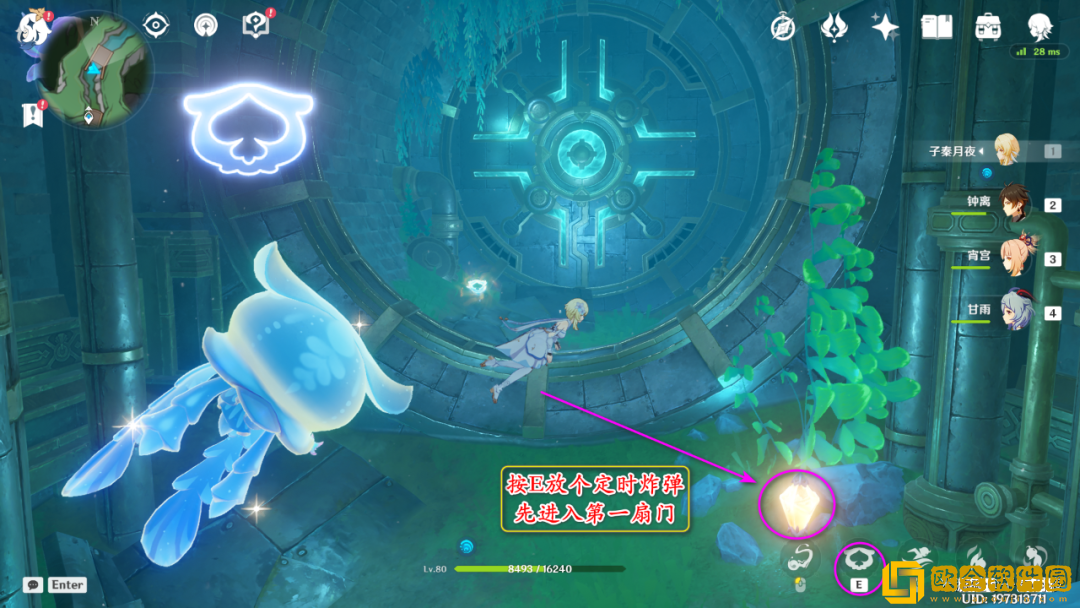Open the Wish four-pointed star icon

885,27
